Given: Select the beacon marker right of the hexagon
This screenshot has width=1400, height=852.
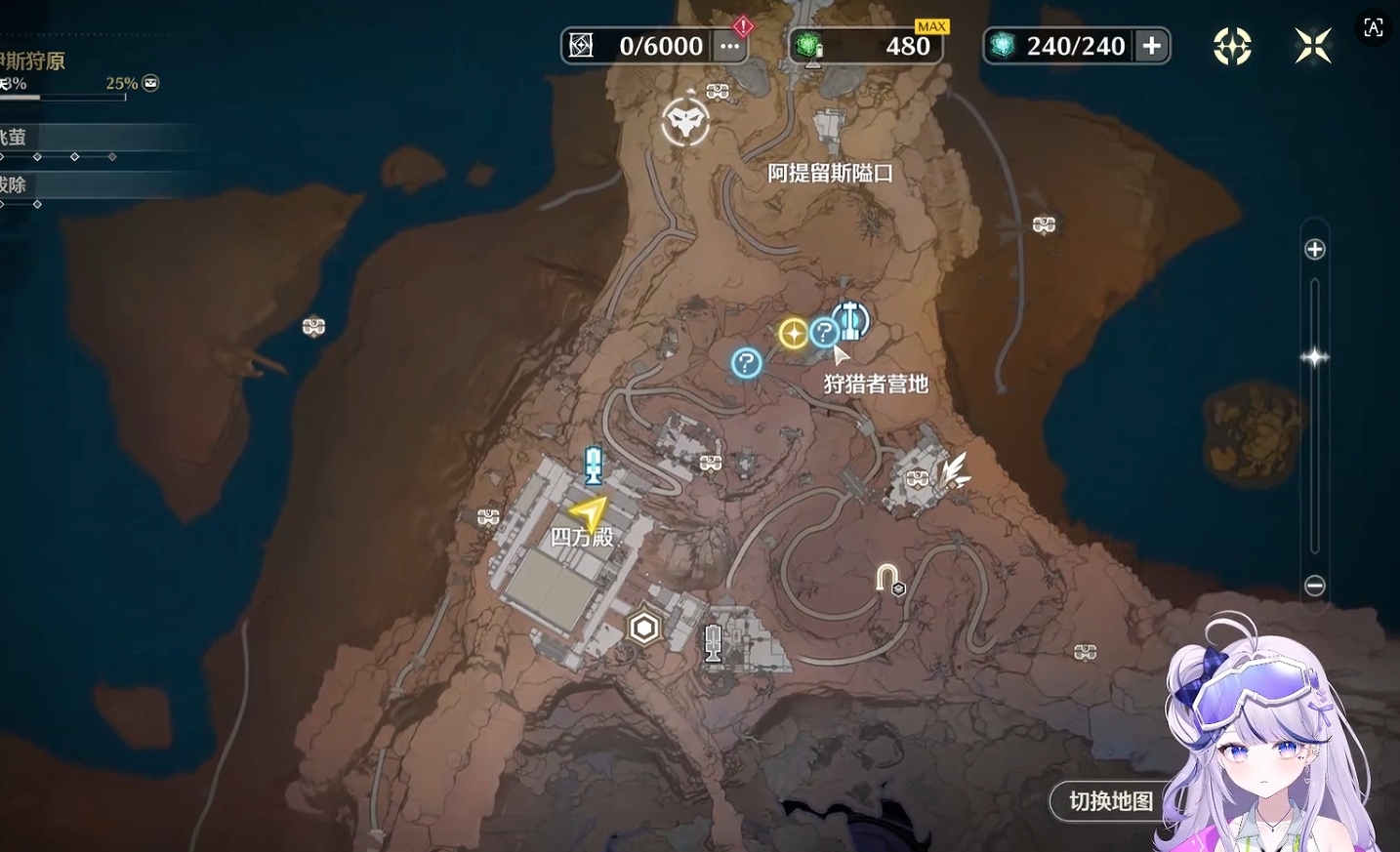Looking at the screenshot, I should [x=714, y=643].
